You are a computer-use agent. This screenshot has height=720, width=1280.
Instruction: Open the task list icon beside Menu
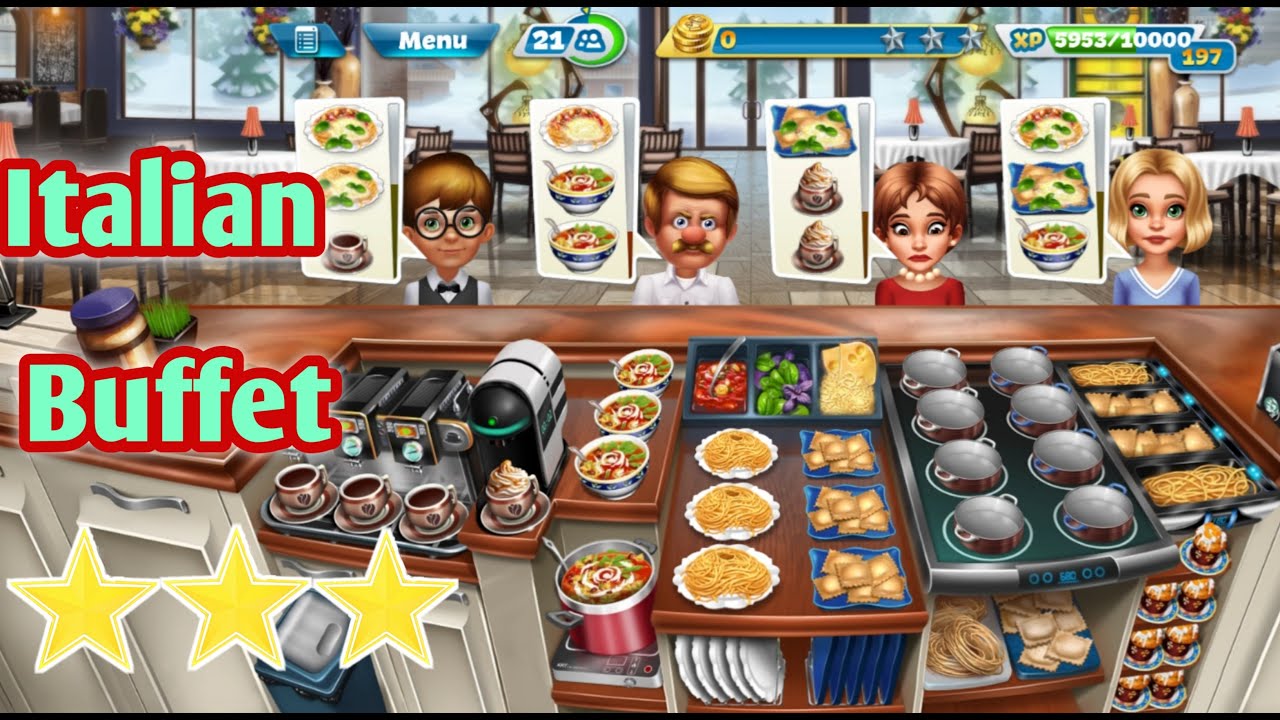point(307,41)
